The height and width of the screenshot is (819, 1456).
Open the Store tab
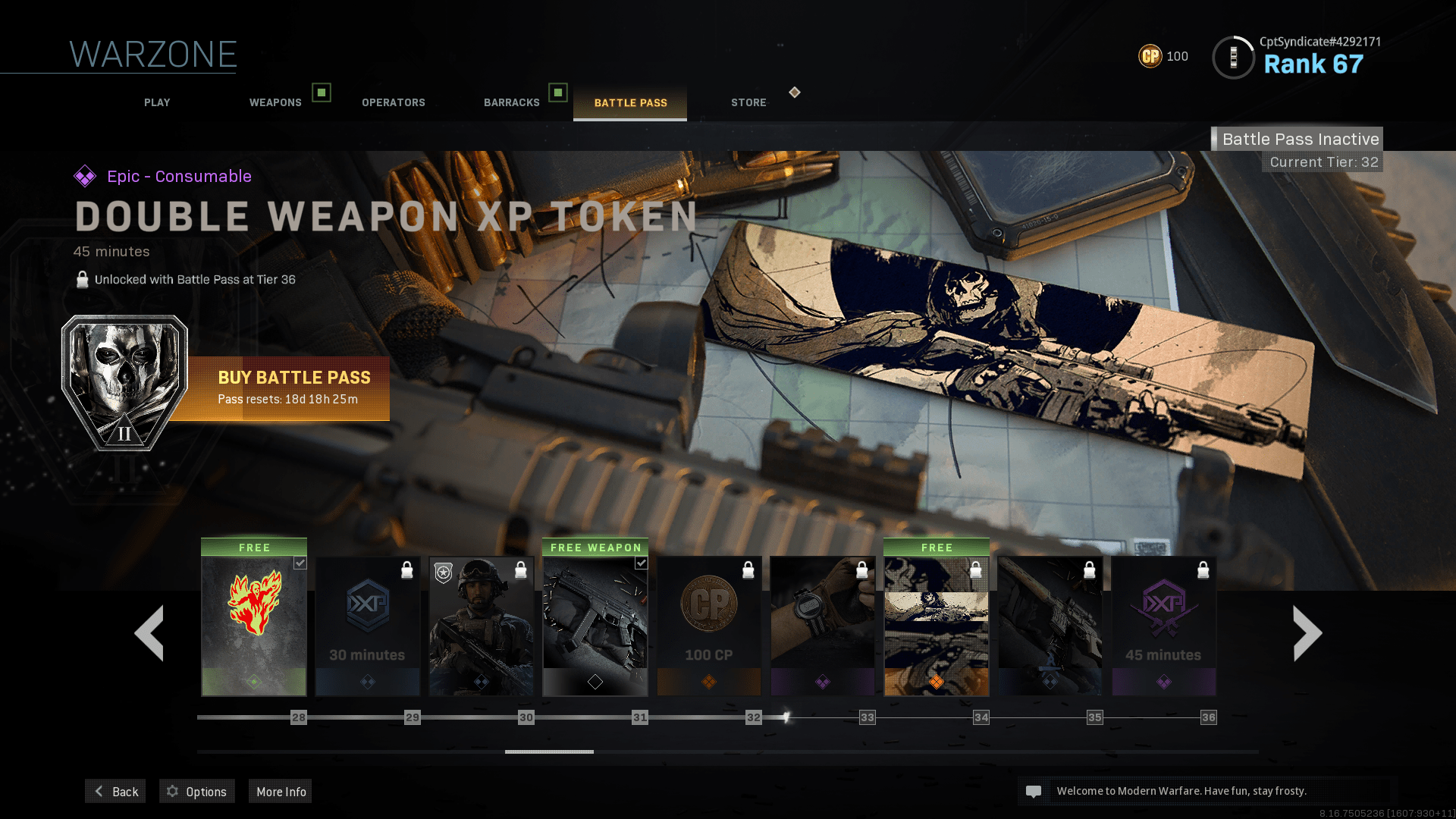tap(748, 102)
